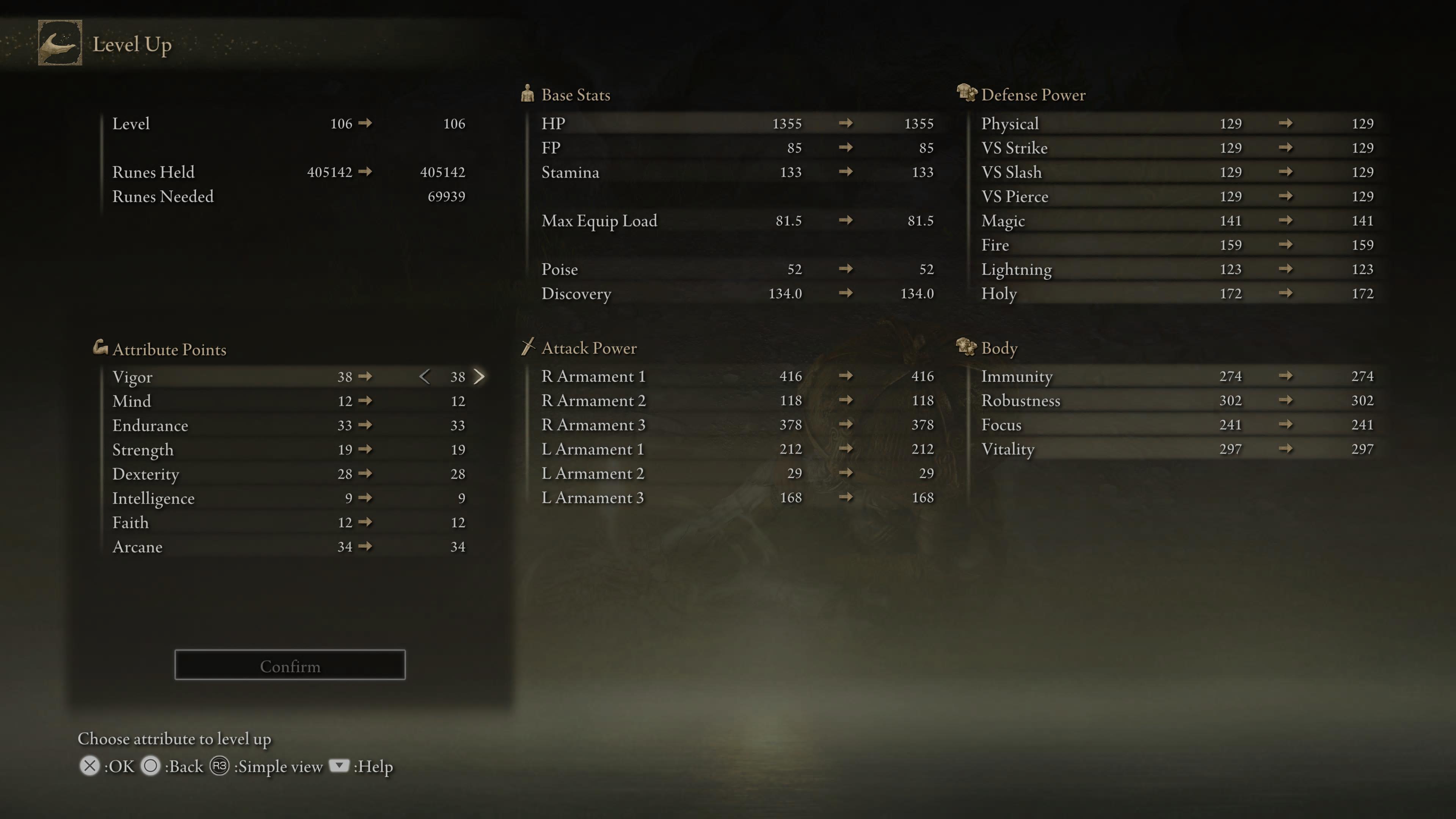The height and width of the screenshot is (819, 1456).
Task: Click the R3 Simple view icon
Action: 220,766
